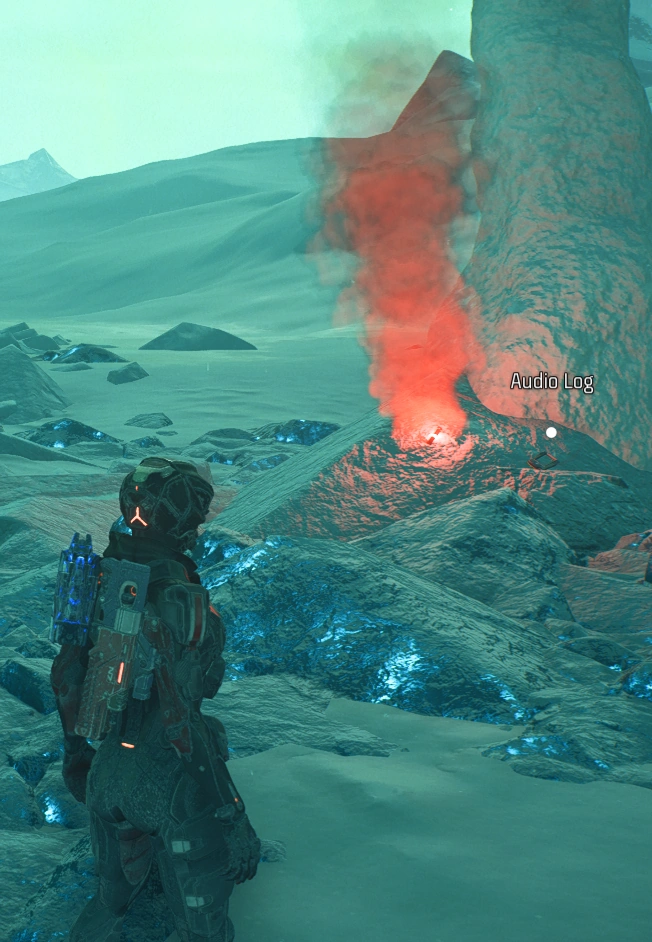This screenshot has height=942, width=652.
Task: Select the Audio Log interaction marker
Action: tap(550, 432)
